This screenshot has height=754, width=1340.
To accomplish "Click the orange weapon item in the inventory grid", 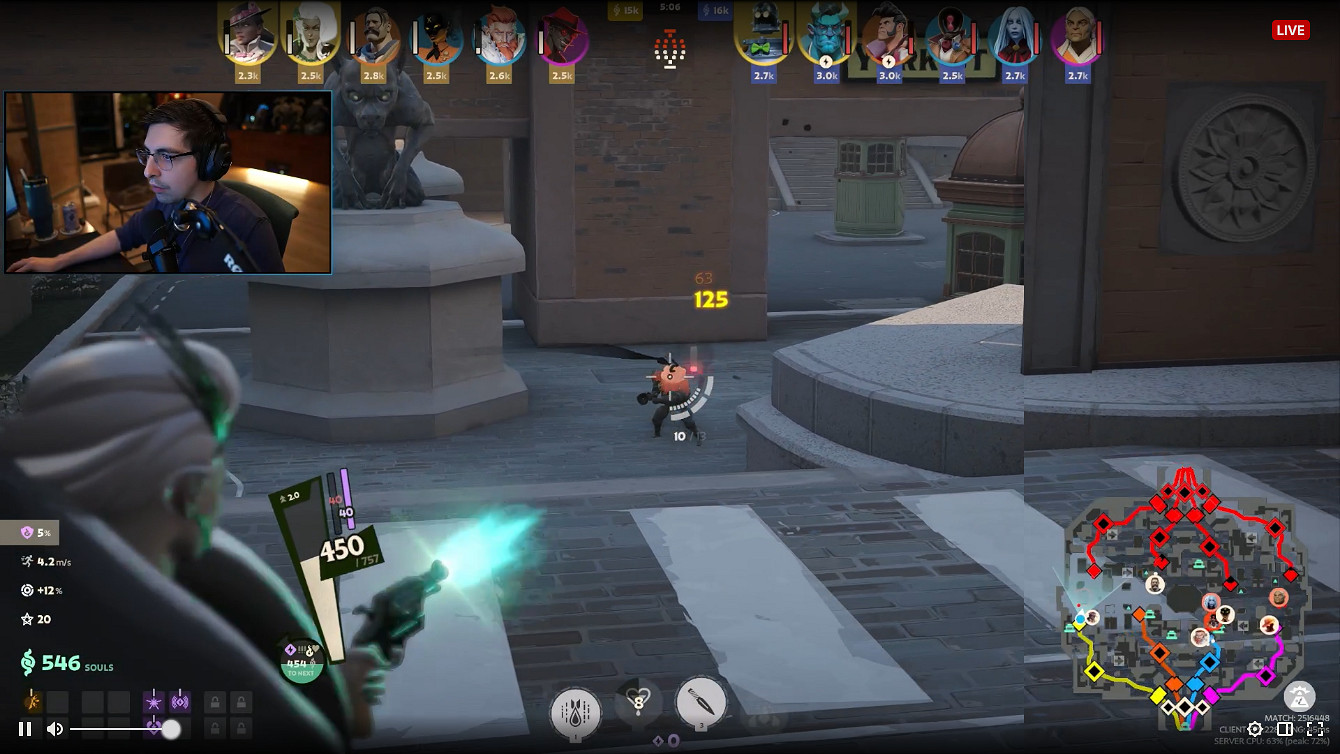I will coord(31,701).
